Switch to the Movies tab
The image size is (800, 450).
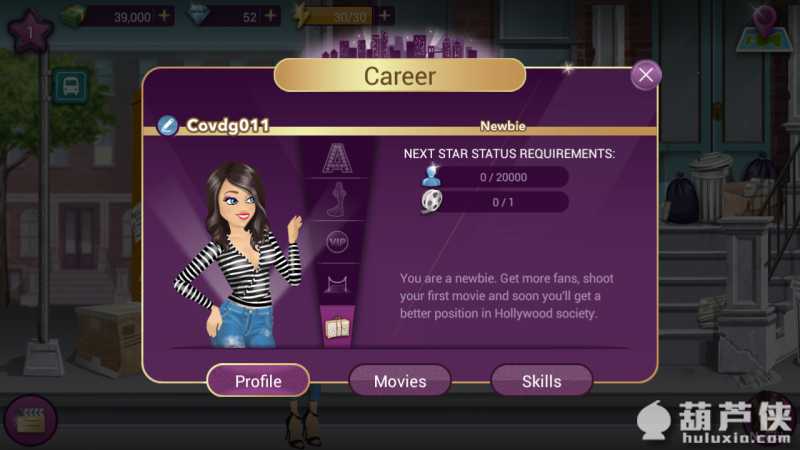tap(400, 381)
